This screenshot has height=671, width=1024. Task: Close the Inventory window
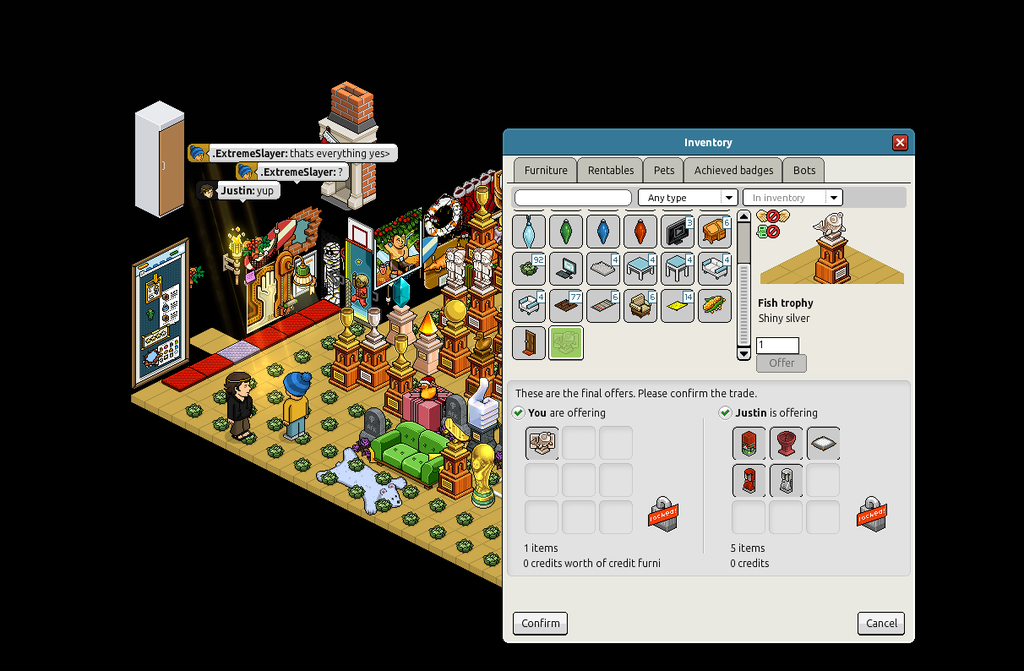click(900, 143)
